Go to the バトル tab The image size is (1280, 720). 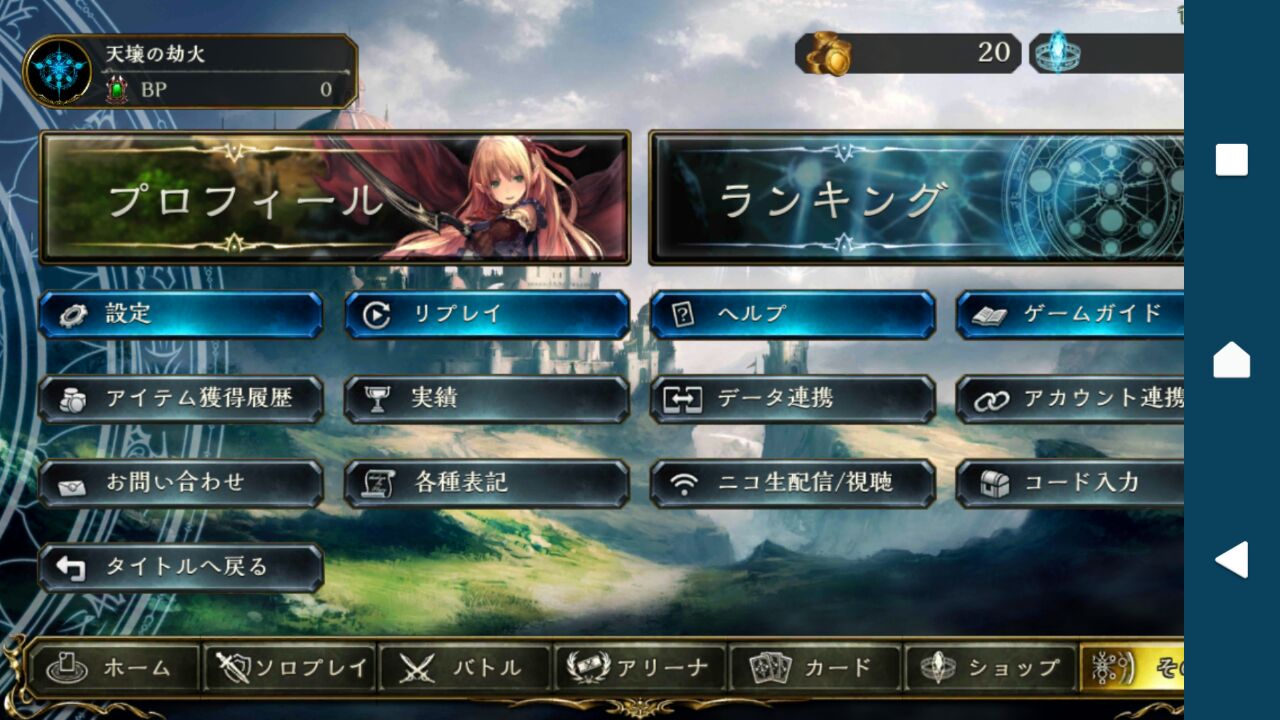[x=464, y=668]
